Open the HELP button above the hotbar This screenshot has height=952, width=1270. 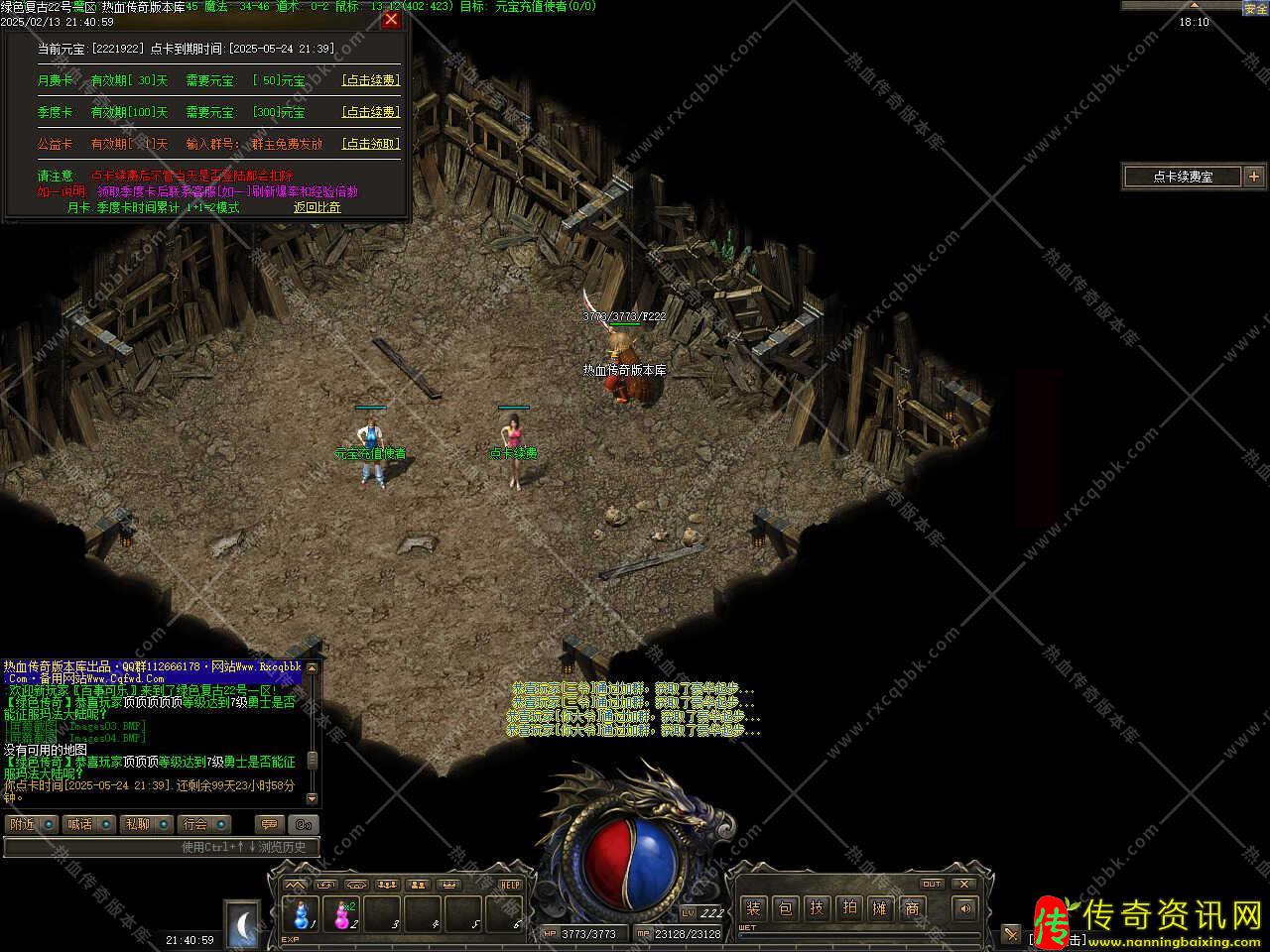coord(510,884)
